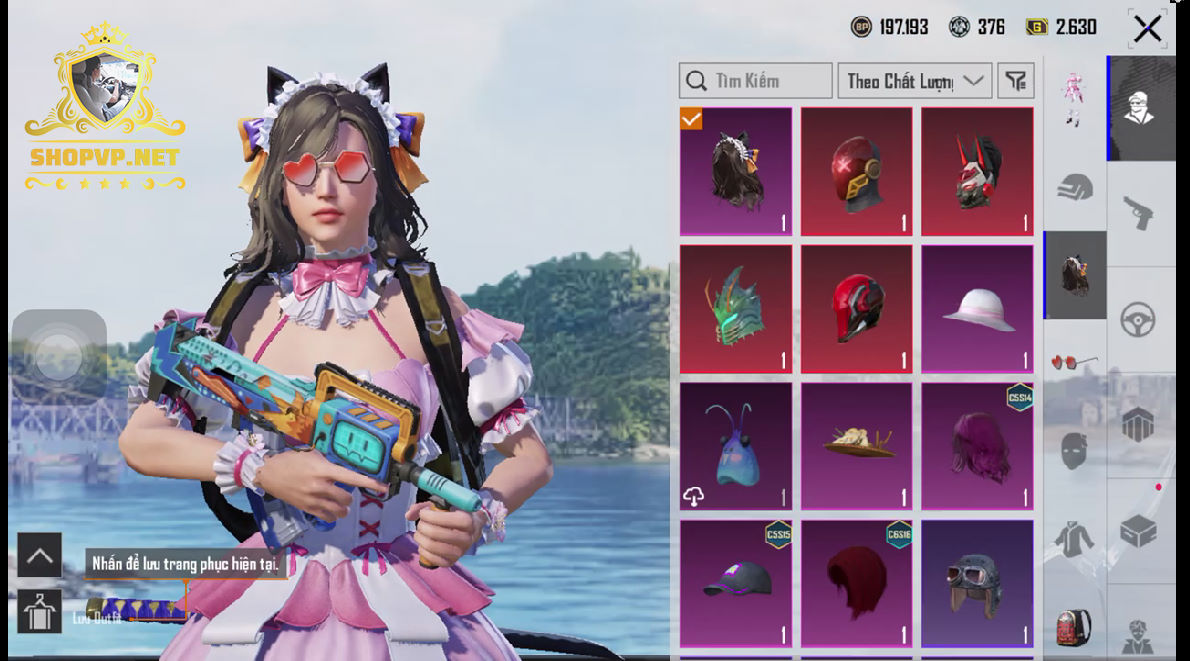Expand the panel with up arrow button
This screenshot has width=1190, height=661.
pos(40,555)
